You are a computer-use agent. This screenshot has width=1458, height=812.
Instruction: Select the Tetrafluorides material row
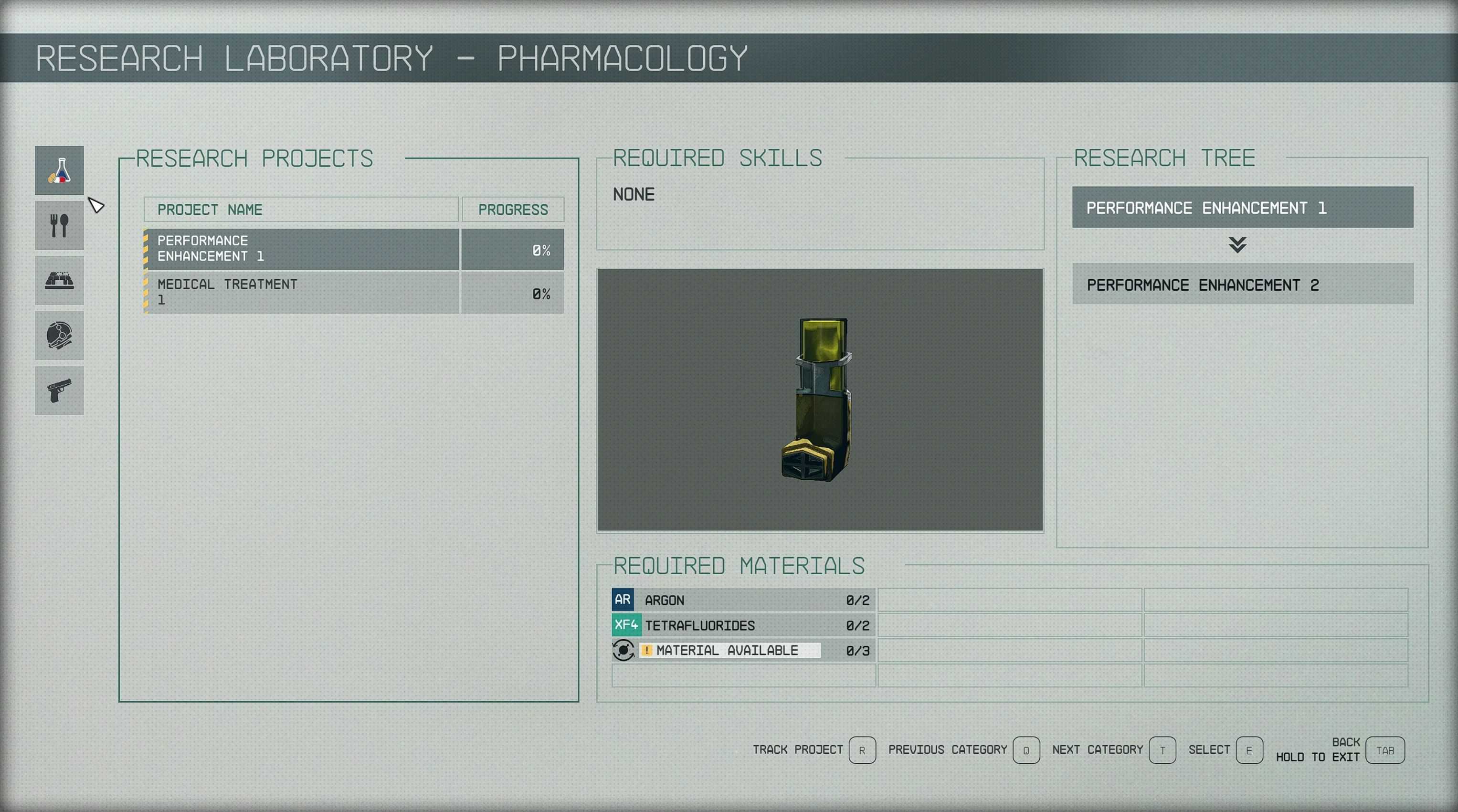[x=743, y=625]
